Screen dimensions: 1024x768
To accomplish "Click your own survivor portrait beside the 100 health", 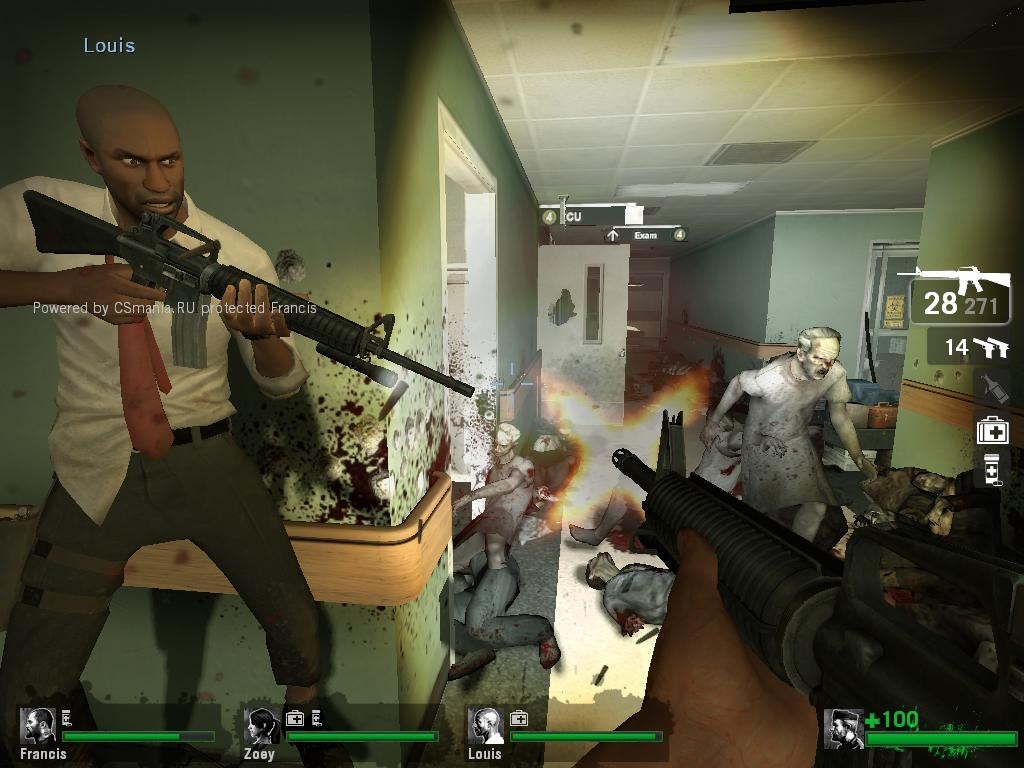I will tap(843, 729).
